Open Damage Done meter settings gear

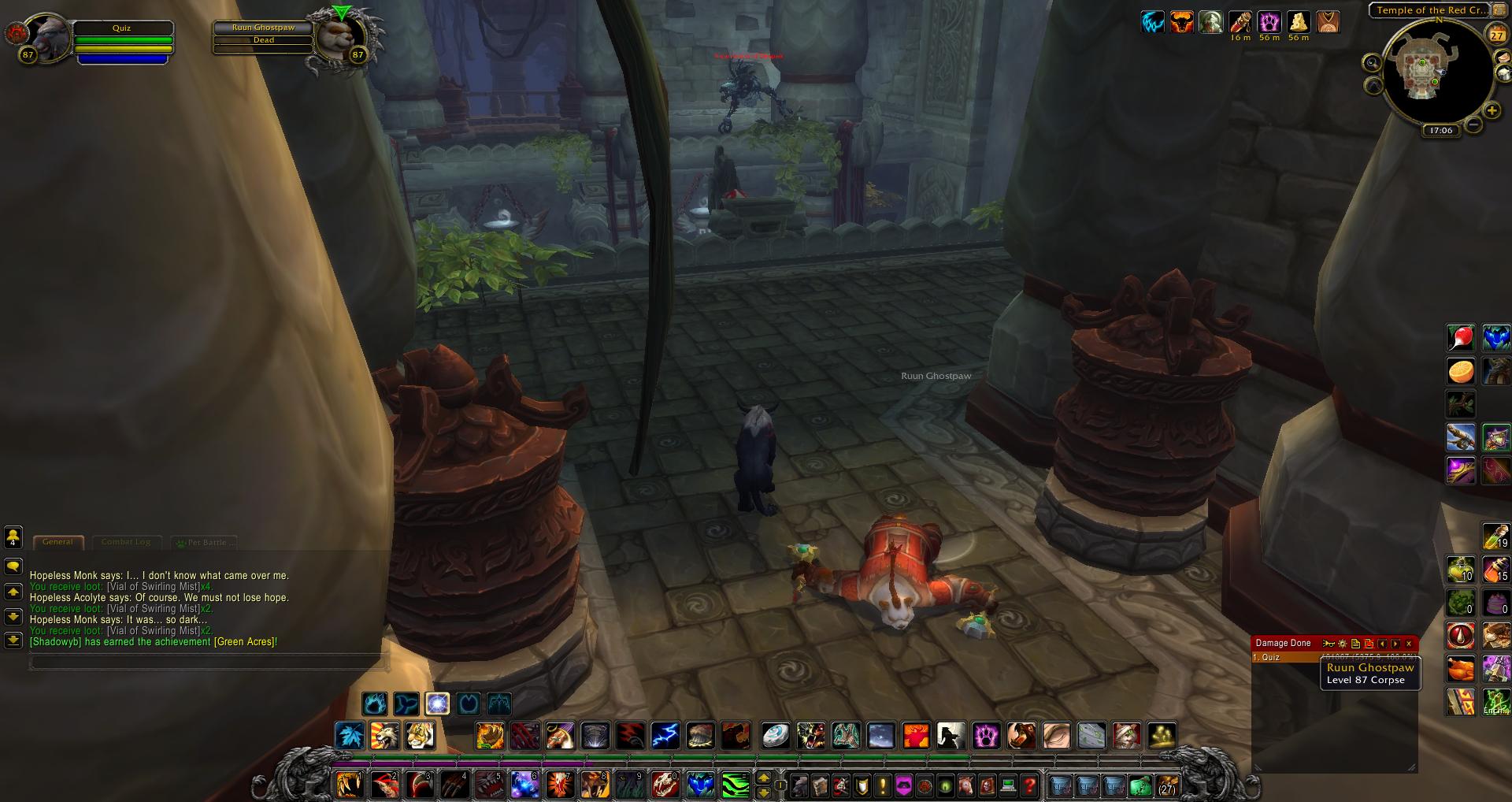pyautogui.click(x=1343, y=644)
